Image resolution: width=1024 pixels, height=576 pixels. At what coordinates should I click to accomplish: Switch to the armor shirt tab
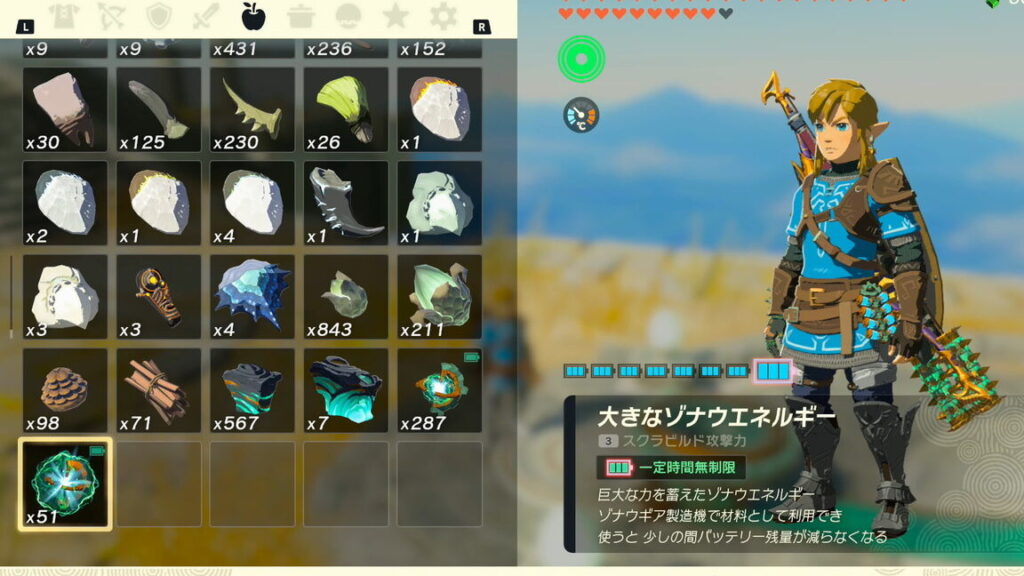[x=63, y=16]
